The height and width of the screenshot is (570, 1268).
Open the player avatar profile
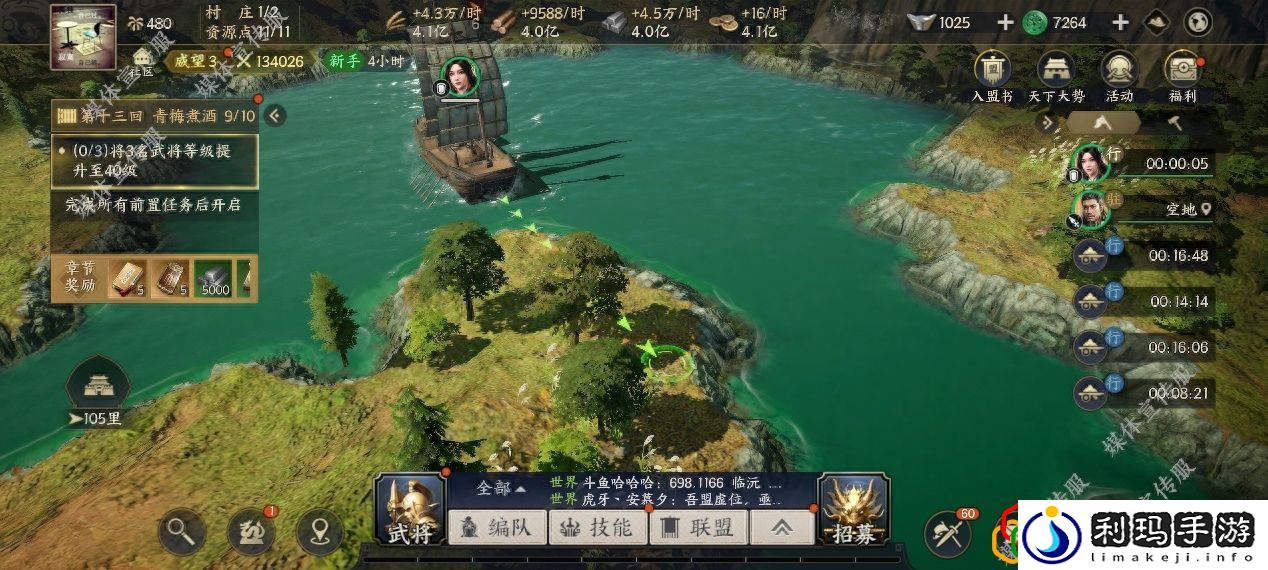(x=83, y=36)
